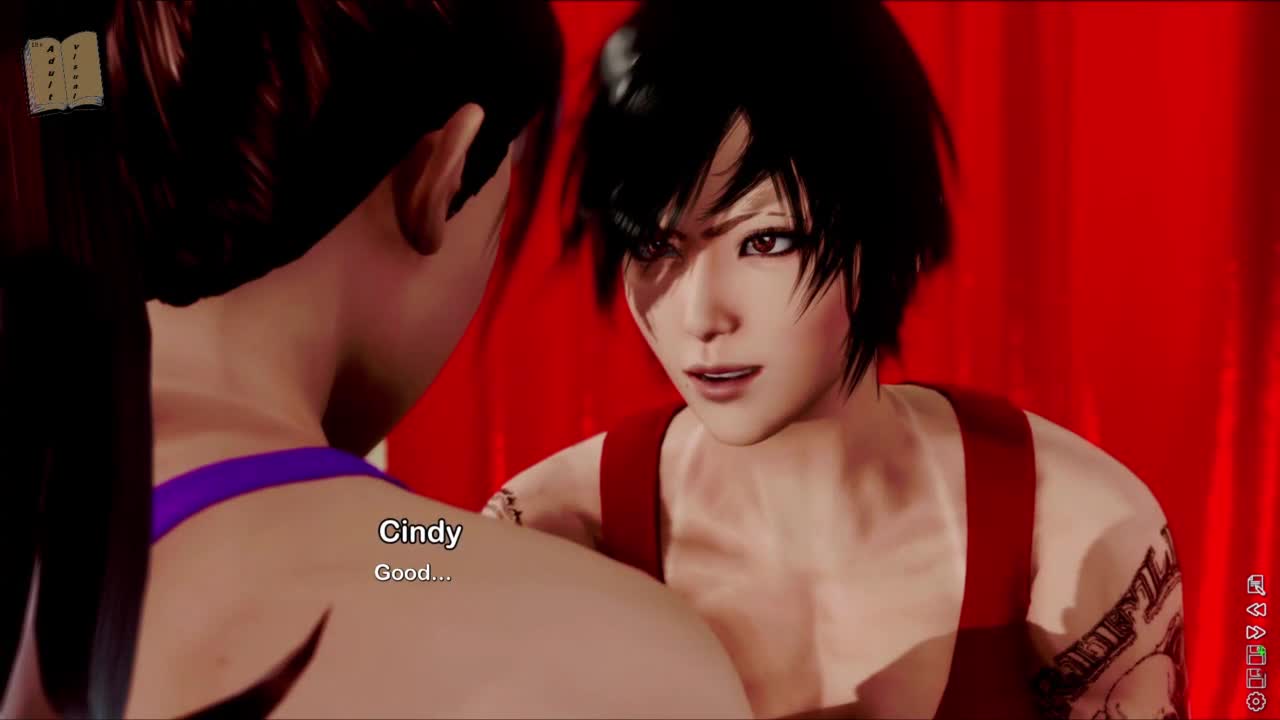Open settings with the gear icon
The height and width of the screenshot is (720, 1280).
point(1256,702)
